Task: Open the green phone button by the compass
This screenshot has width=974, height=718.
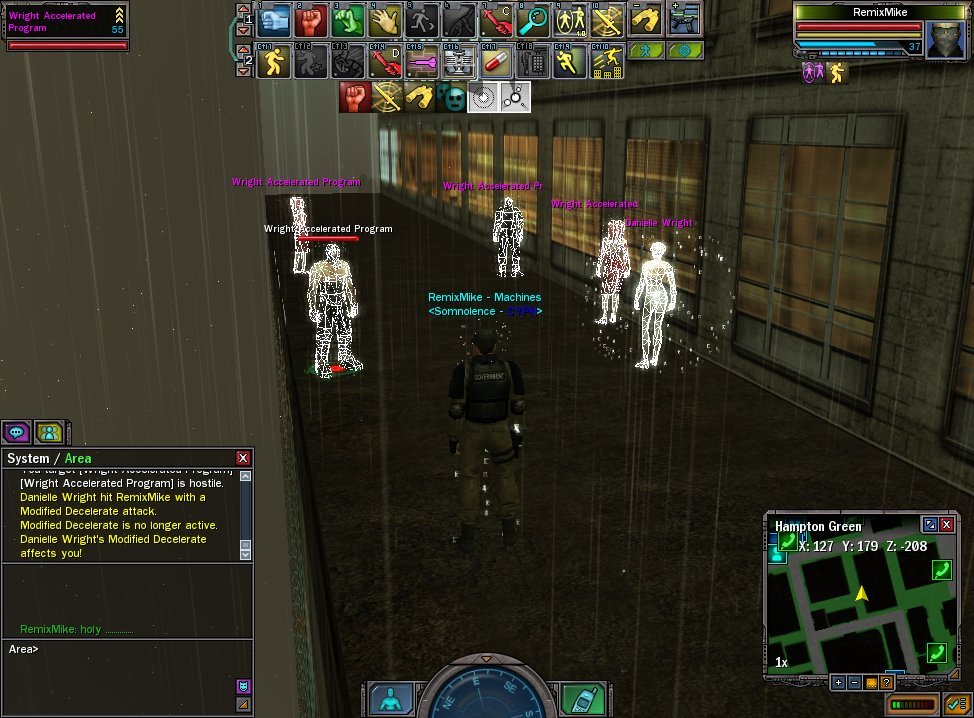Action: tap(581, 698)
